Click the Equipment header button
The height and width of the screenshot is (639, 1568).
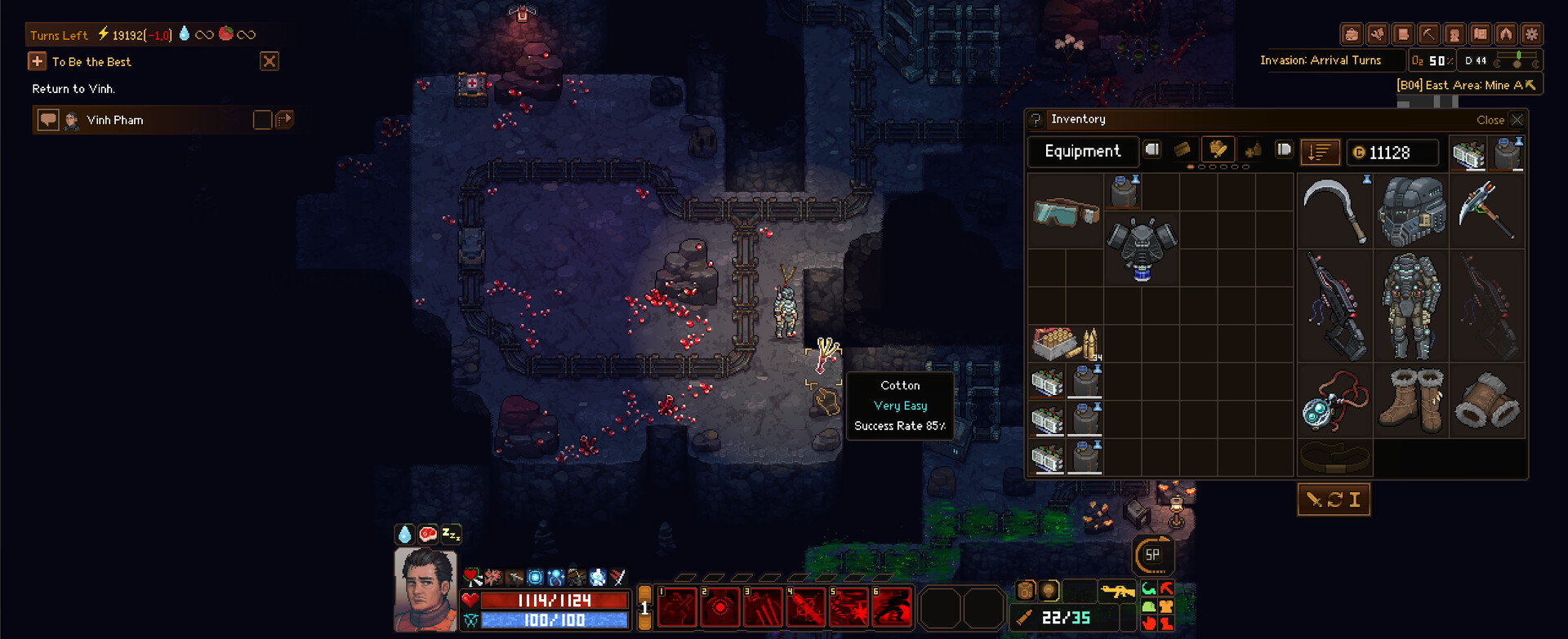pos(1083,151)
